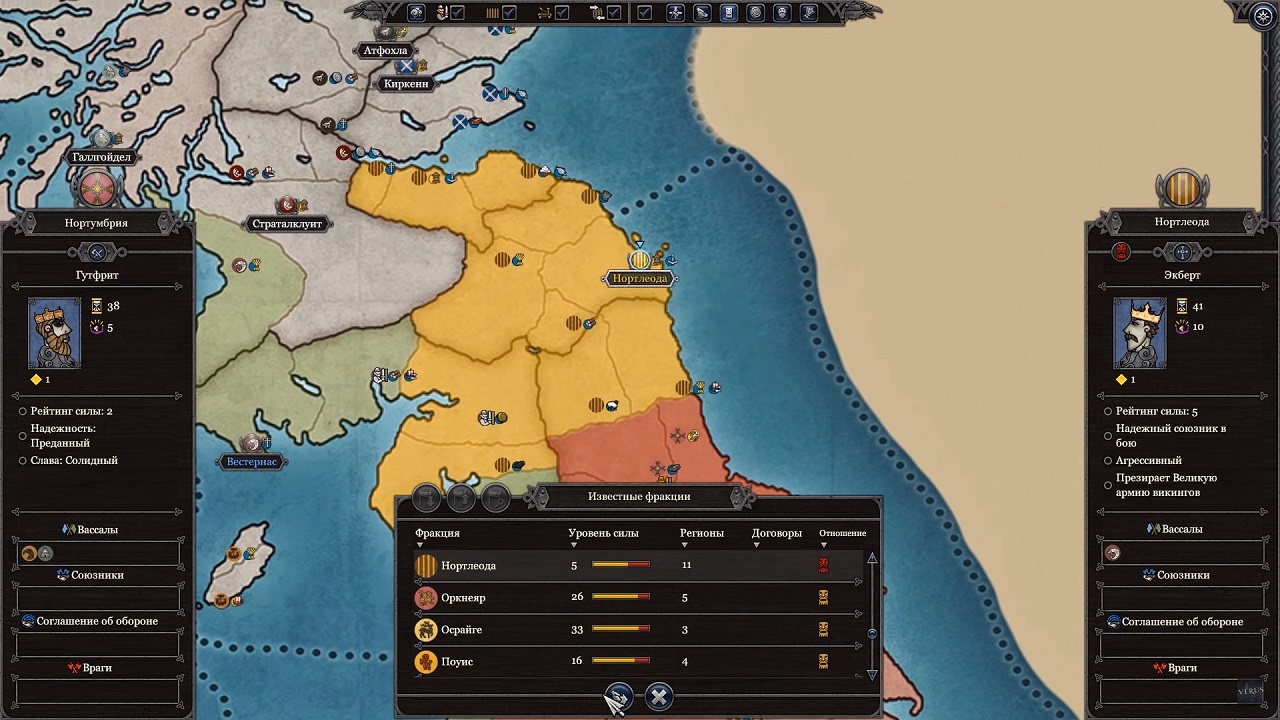
Task: Select the Нортлеода settlement label on the map
Action: coord(639,278)
